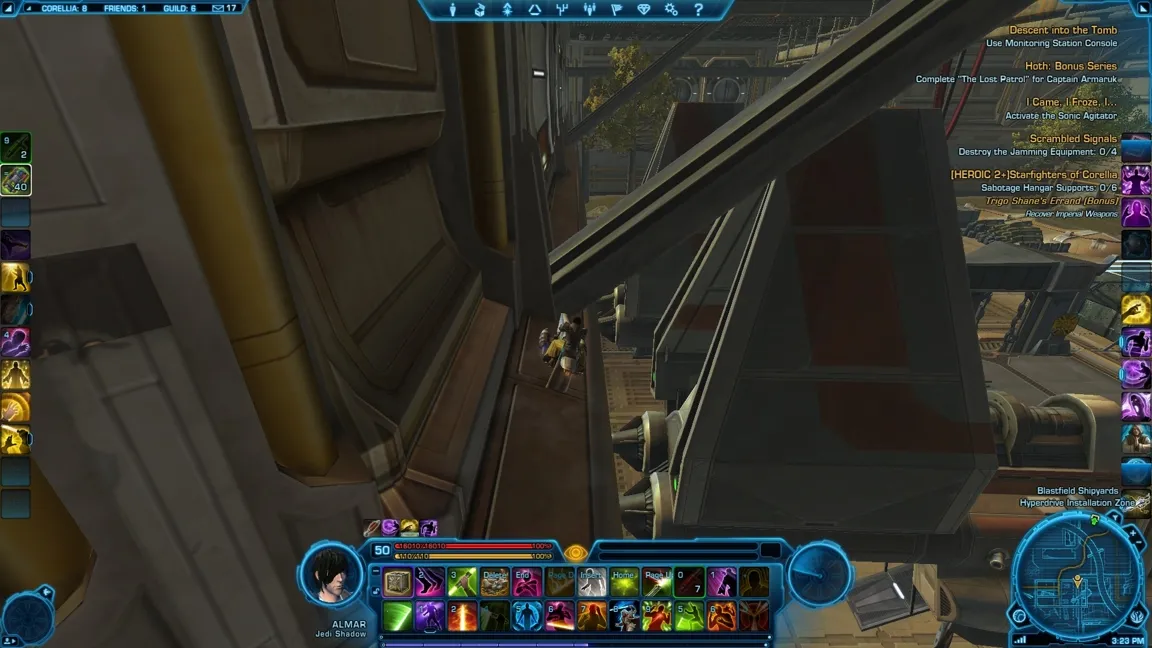Click the golden eye stealth indicator

tap(574, 552)
